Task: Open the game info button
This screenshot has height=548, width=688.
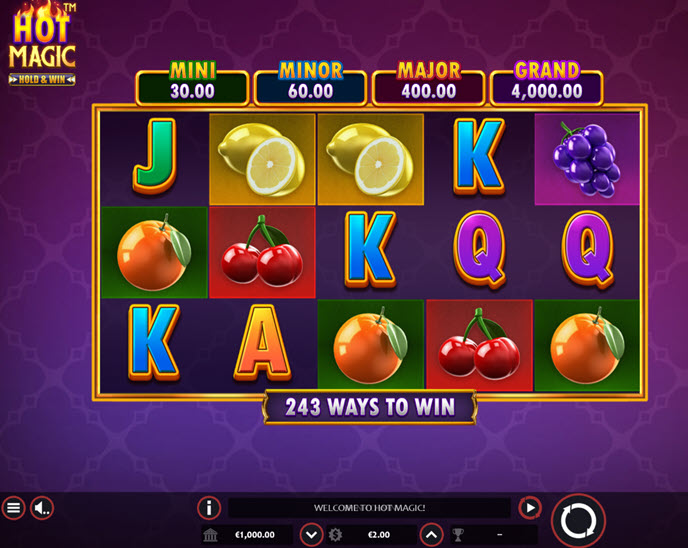Action: 209,507
